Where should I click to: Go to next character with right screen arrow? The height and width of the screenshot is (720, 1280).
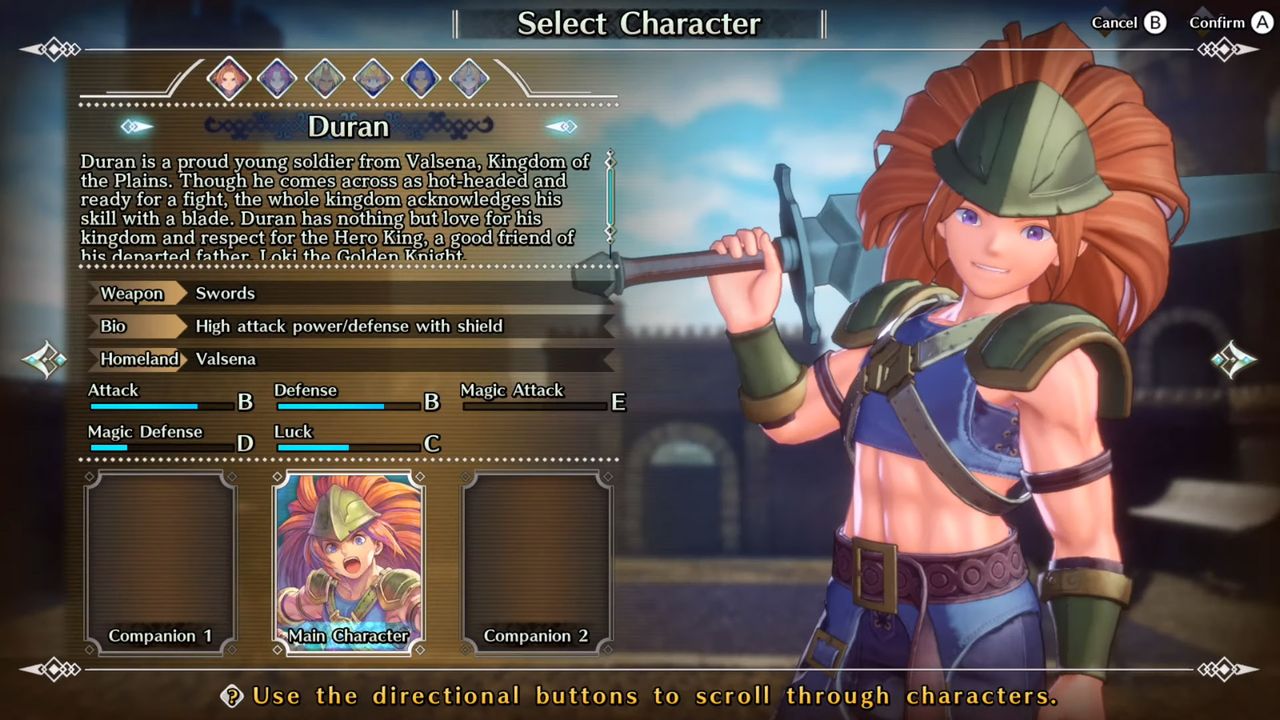tap(1233, 360)
